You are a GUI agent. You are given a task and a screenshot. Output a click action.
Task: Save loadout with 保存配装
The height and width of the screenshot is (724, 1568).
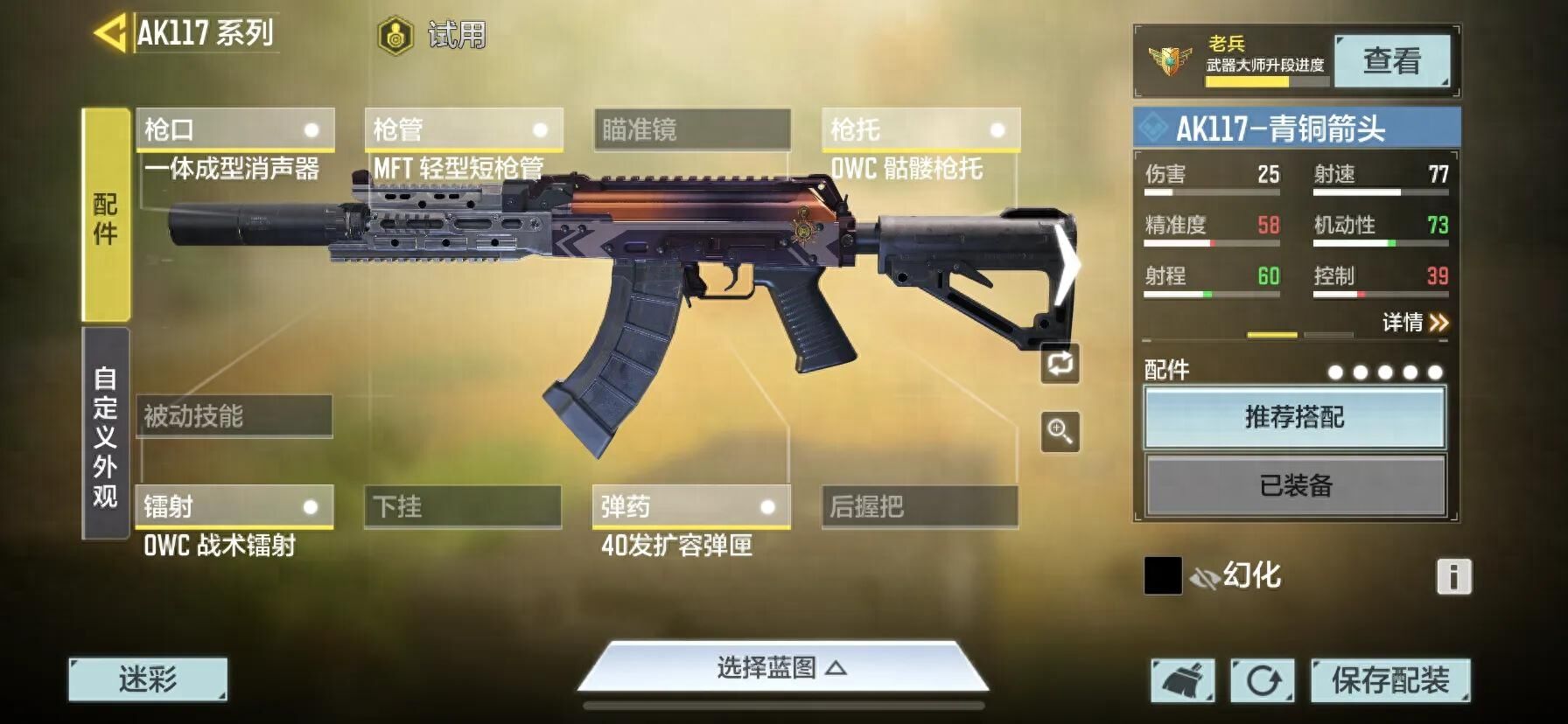pyautogui.click(x=1389, y=680)
